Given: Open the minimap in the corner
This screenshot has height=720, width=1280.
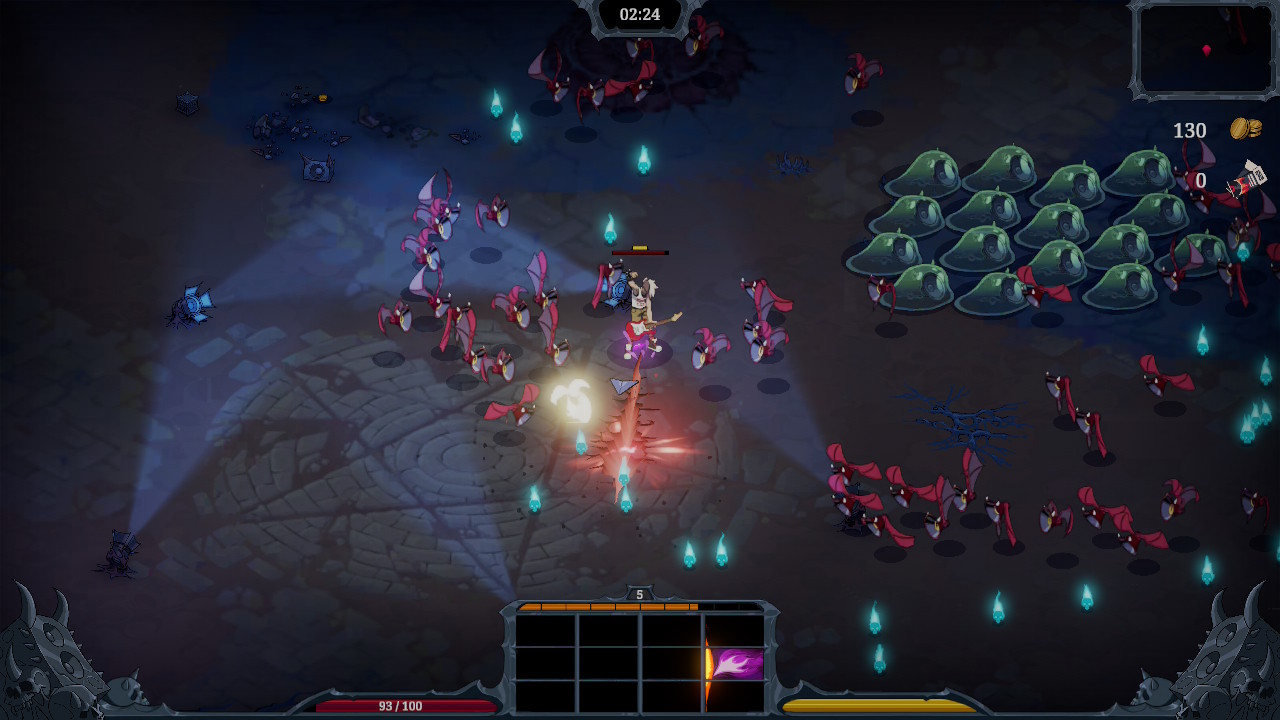Looking at the screenshot, I should (x=1204, y=50).
